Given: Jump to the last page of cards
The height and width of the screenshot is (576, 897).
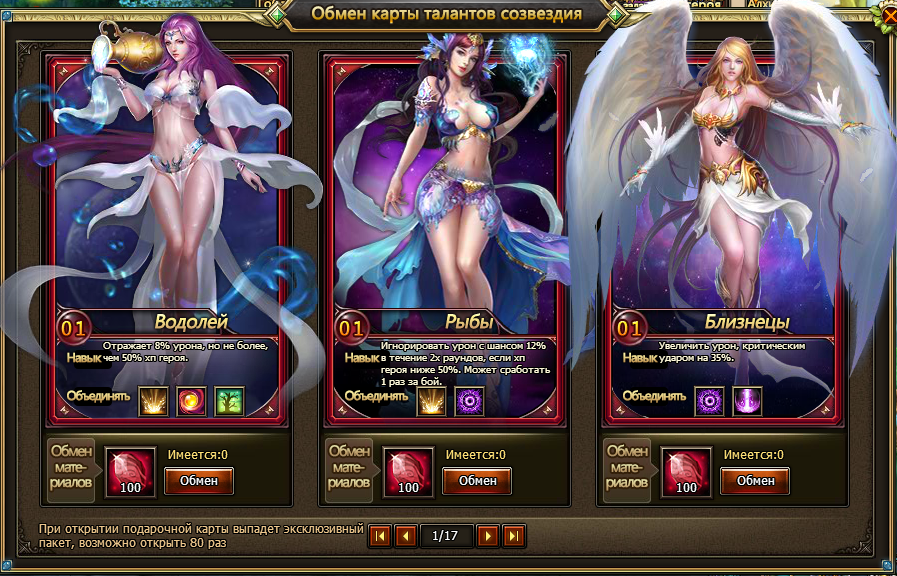Looking at the screenshot, I should coord(513,536).
